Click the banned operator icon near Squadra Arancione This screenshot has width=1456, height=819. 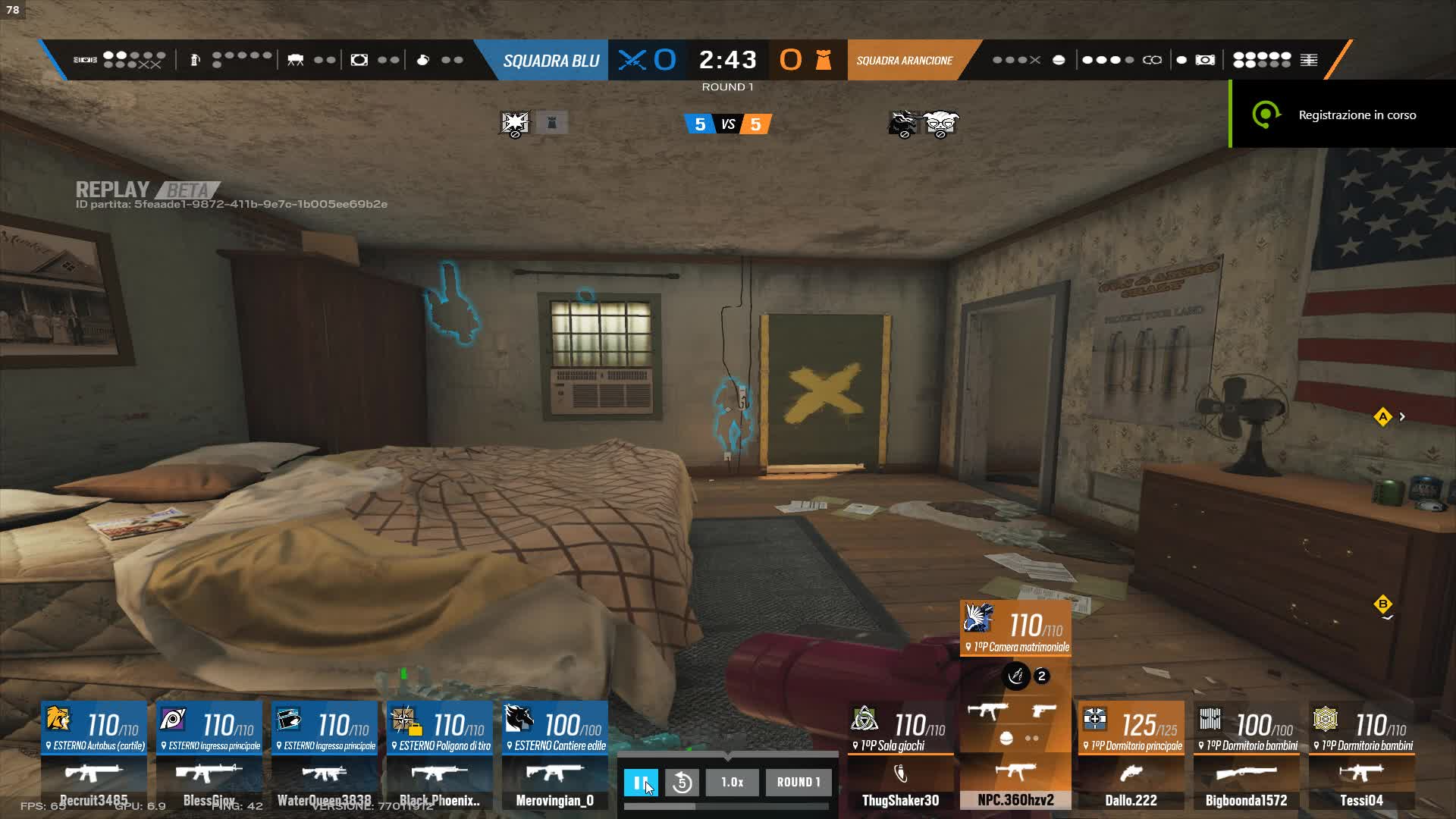[904, 122]
